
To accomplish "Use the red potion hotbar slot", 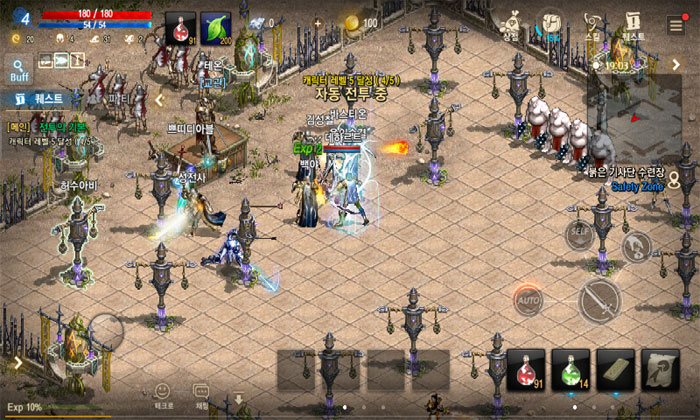I will (525, 368).
